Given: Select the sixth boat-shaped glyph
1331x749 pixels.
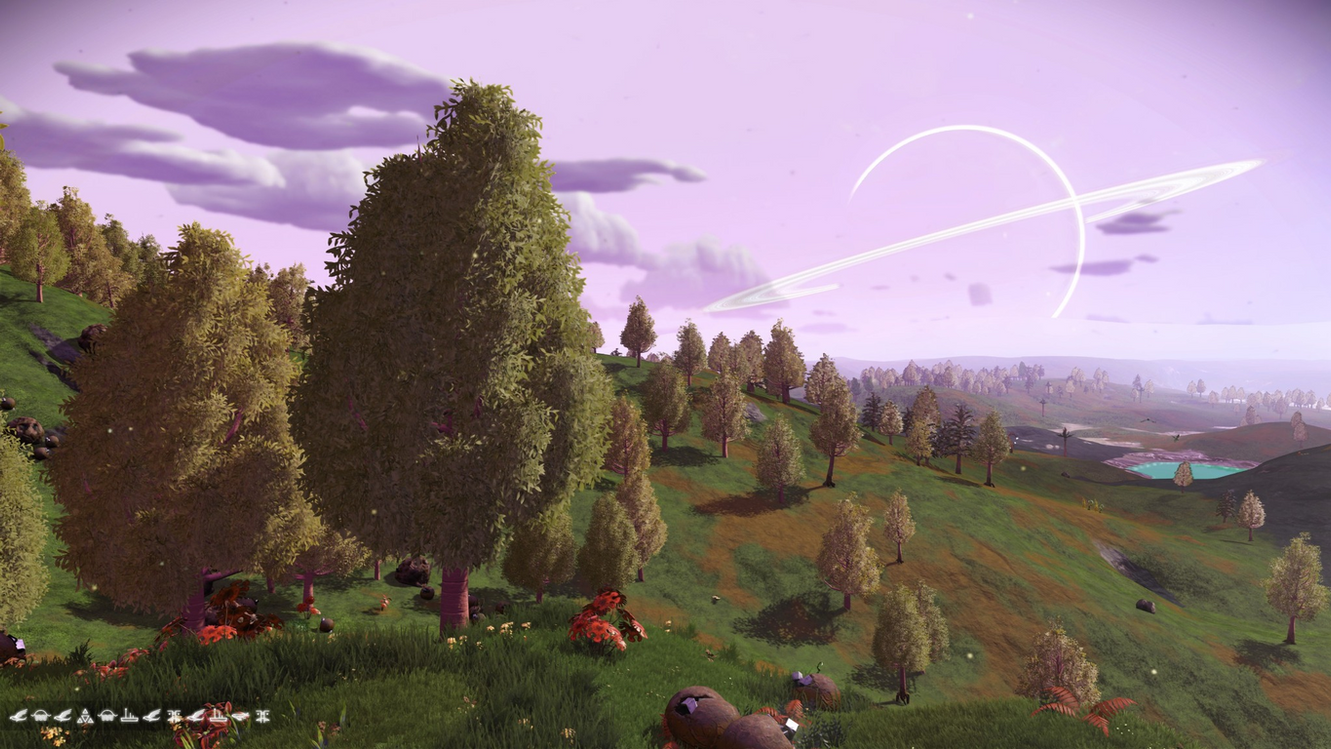Looking at the screenshot, I should pyautogui.click(x=128, y=716).
